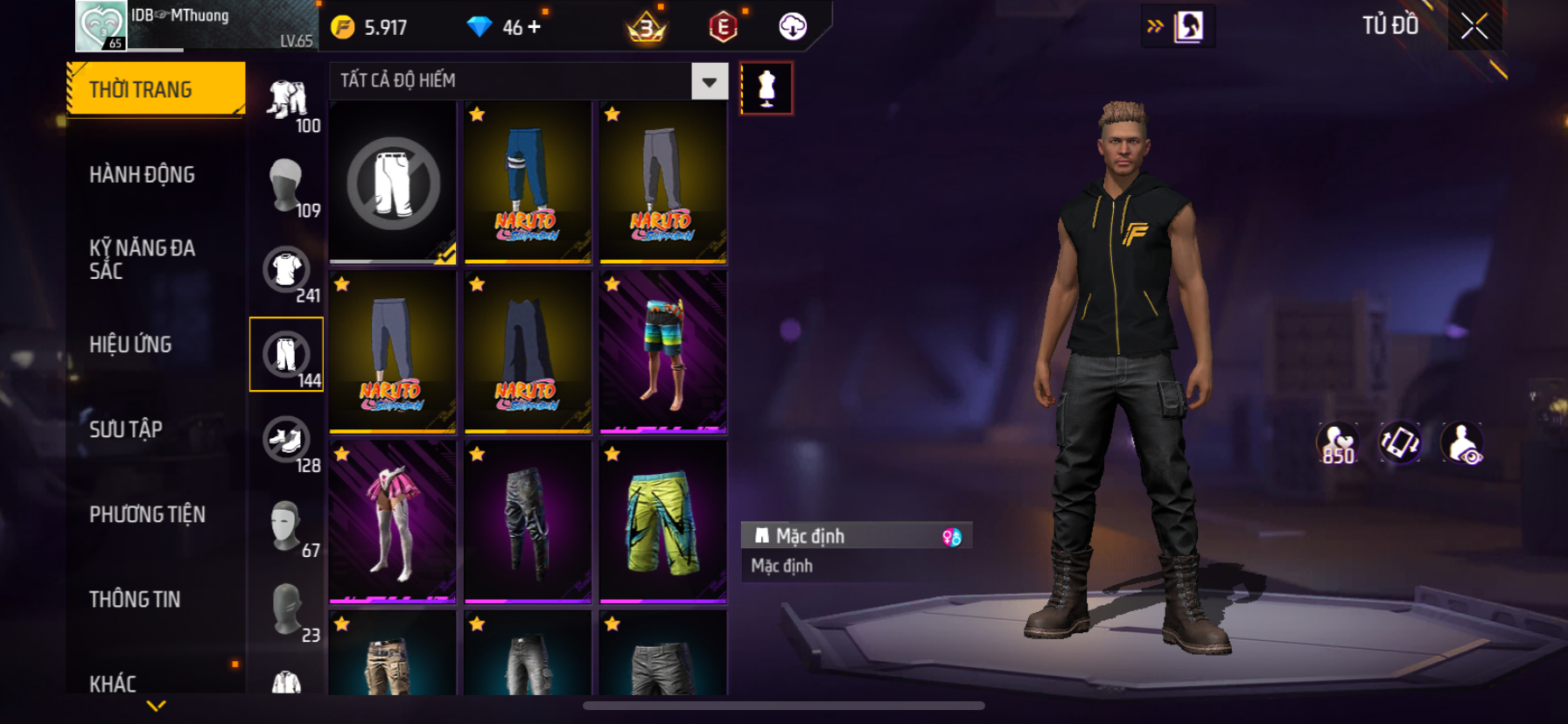Pick the default no-pants slot
The image size is (1568, 724).
click(393, 182)
